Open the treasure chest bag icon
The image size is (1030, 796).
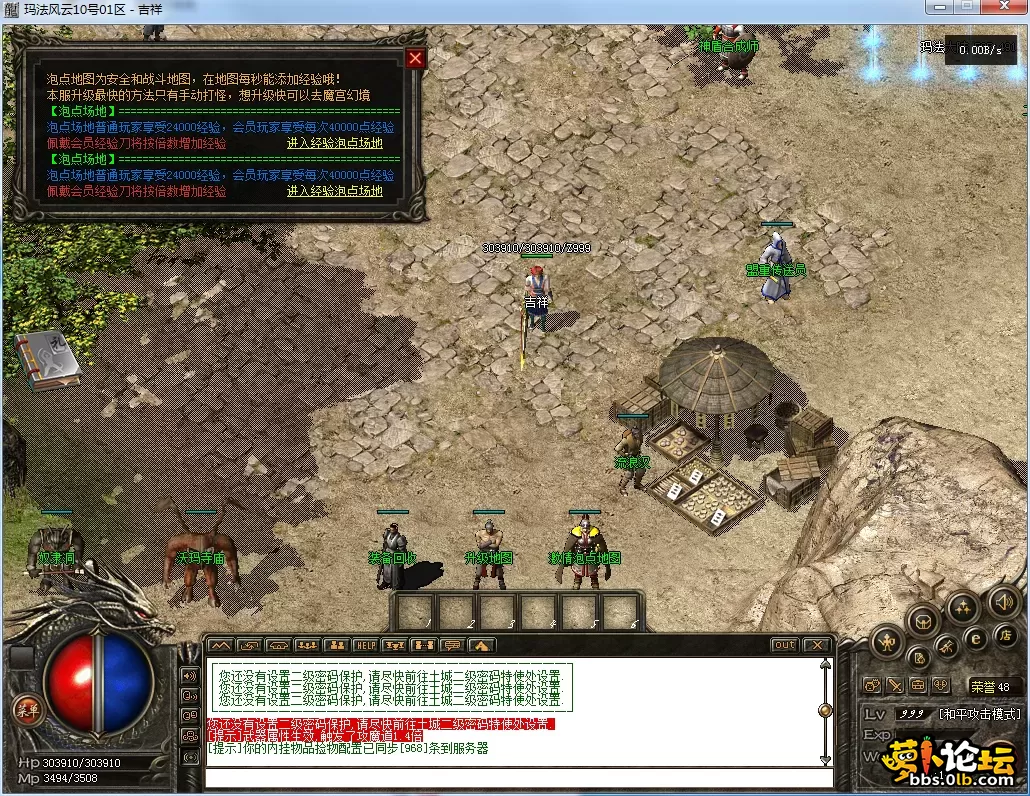(923, 621)
